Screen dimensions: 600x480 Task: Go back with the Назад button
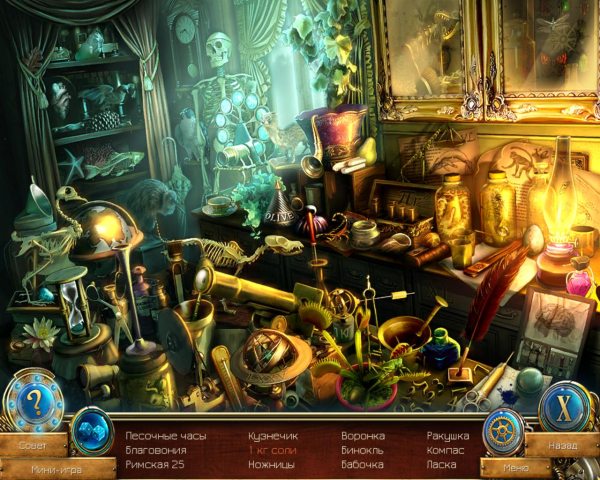click(560, 441)
